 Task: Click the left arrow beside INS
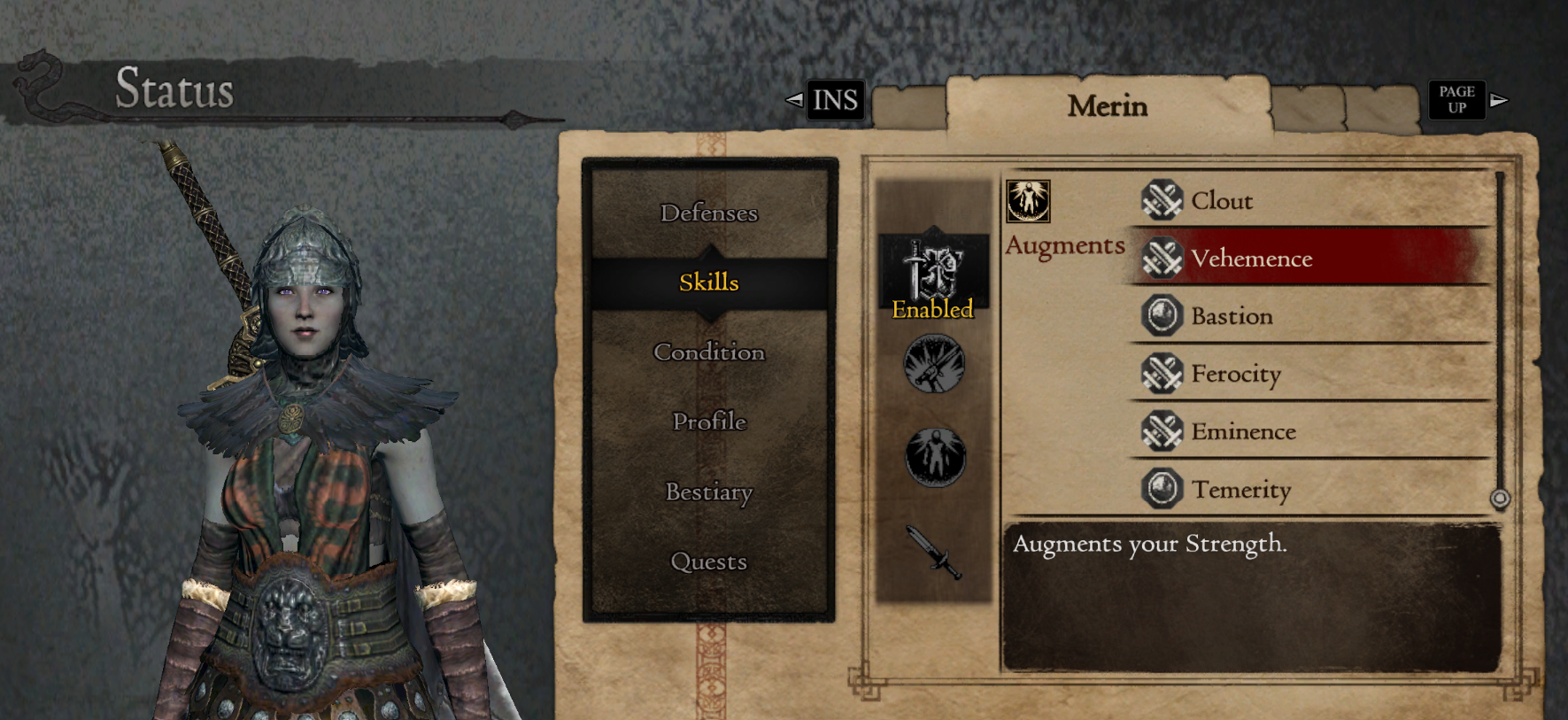(794, 99)
